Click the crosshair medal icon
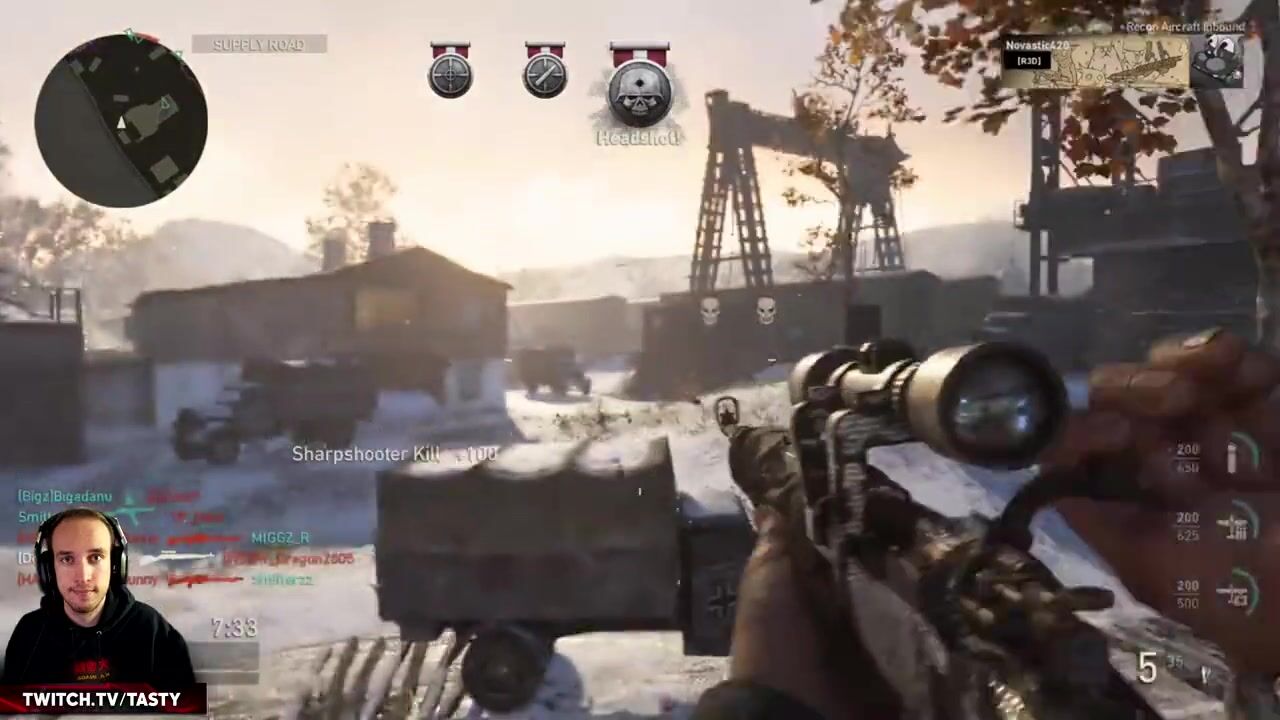The width and height of the screenshot is (1280, 720). [x=450, y=74]
